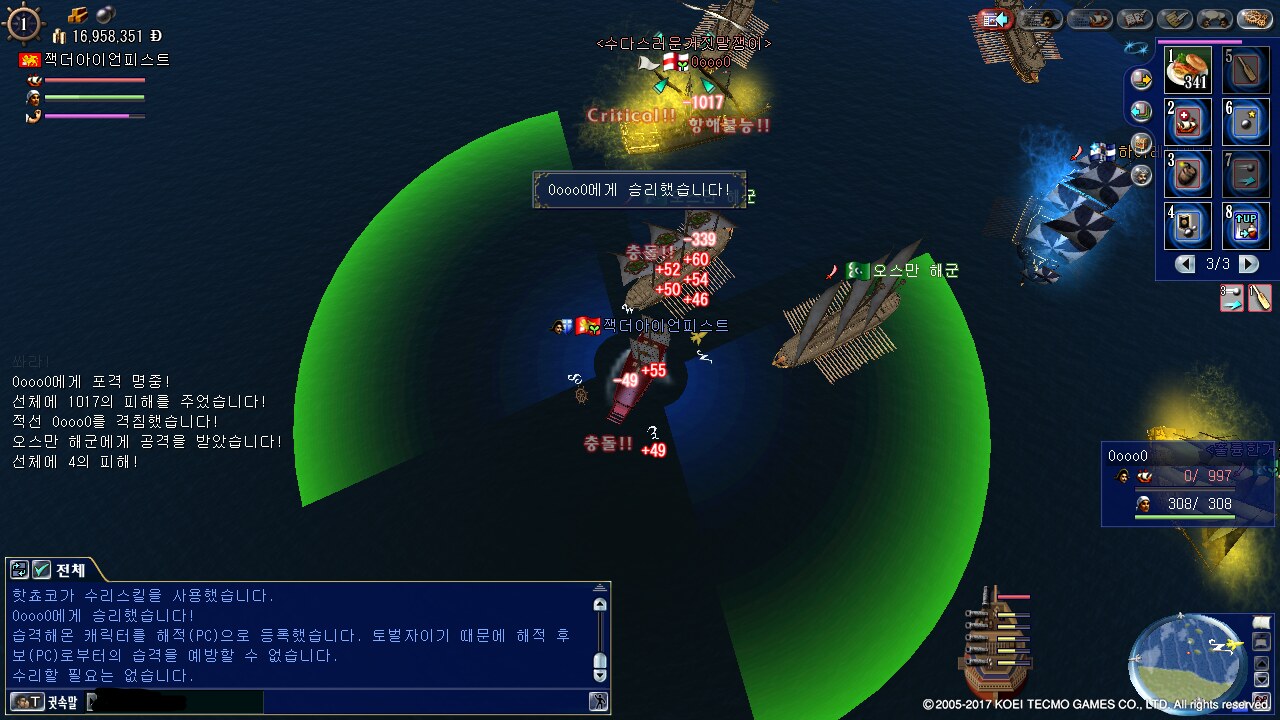
Task: Activate the star cannonball skill in slot 6
Action: [1245, 122]
